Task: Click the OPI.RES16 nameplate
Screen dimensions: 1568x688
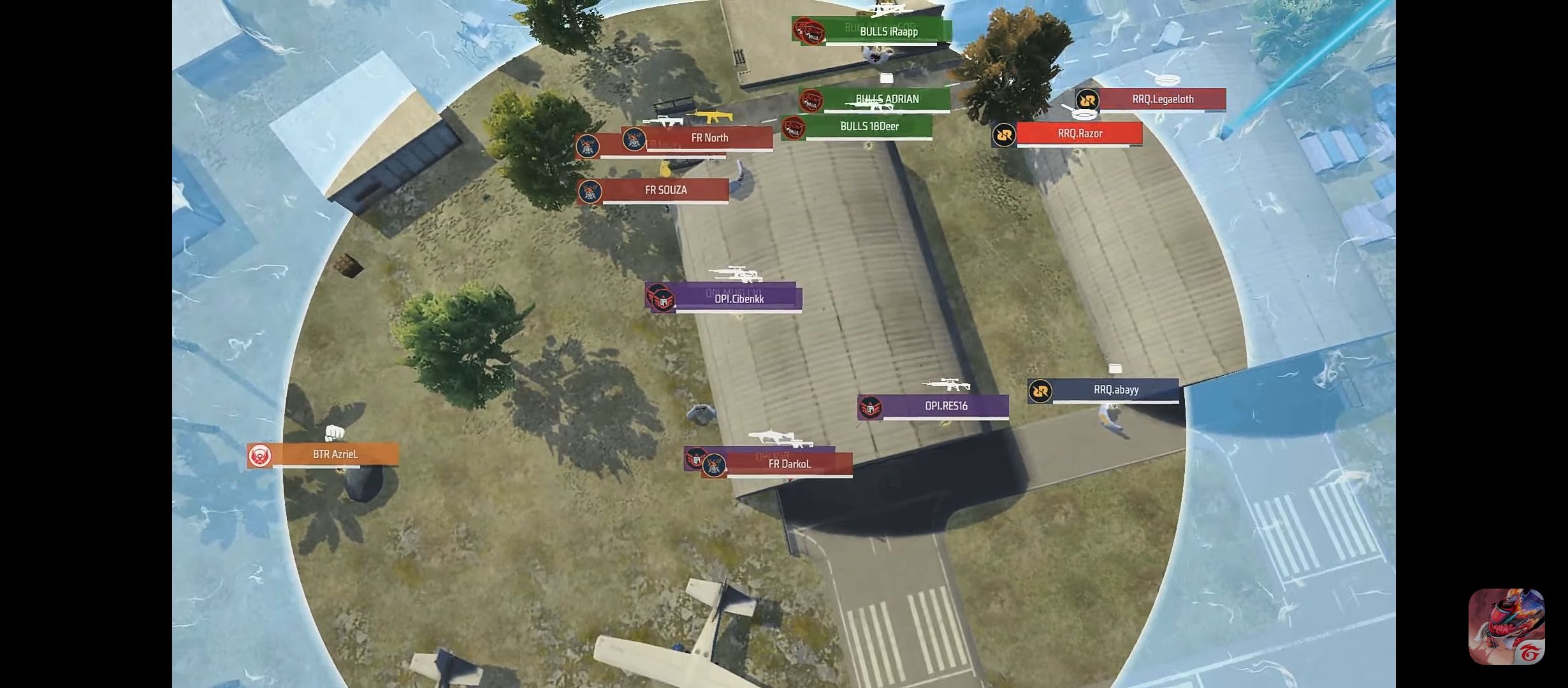Action: click(946, 406)
